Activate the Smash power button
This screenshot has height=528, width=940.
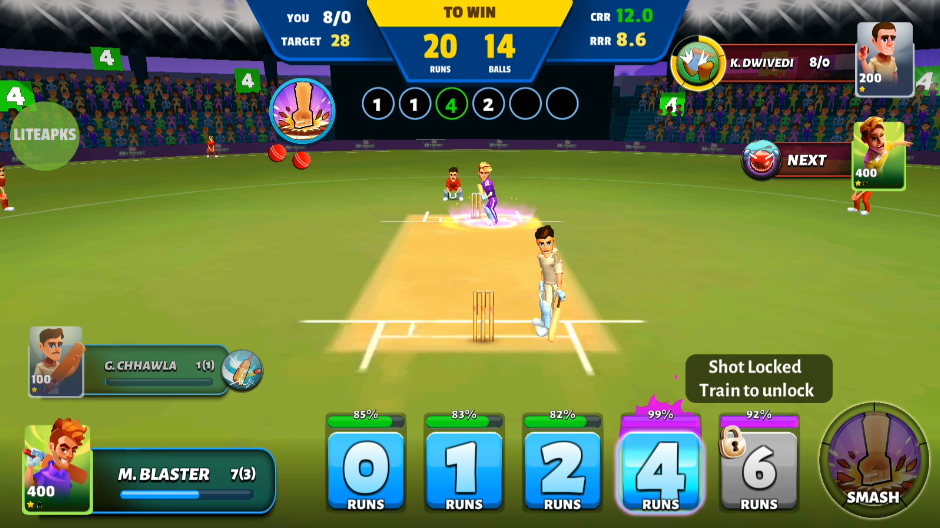872,461
